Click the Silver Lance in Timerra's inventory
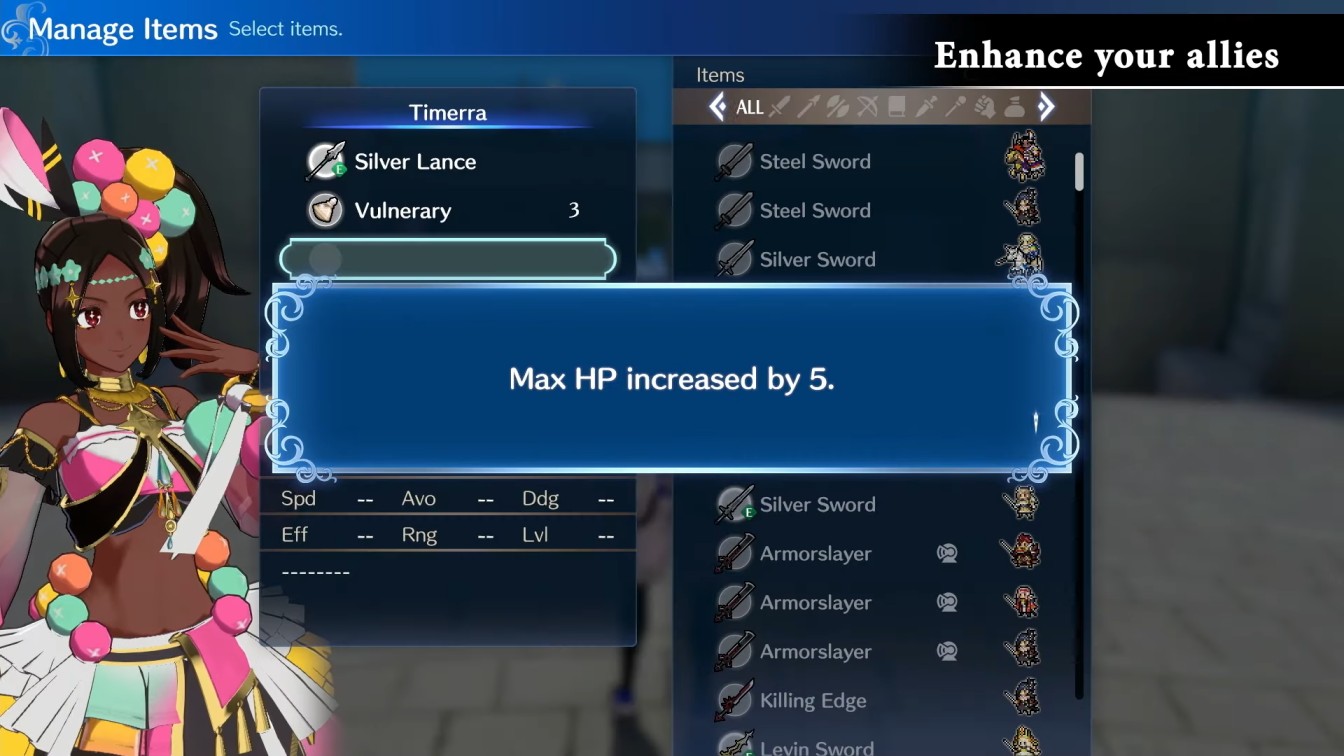 click(415, 161)
